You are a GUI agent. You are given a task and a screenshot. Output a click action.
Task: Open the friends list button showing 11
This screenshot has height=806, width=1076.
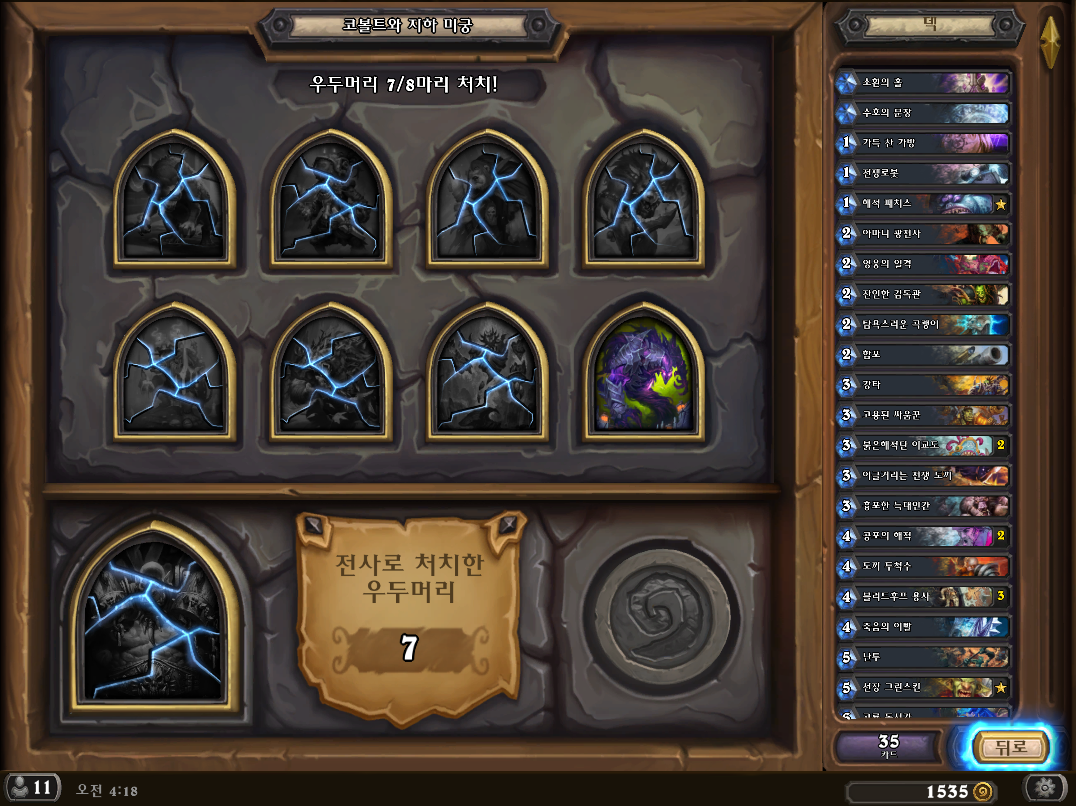point(30,788)
